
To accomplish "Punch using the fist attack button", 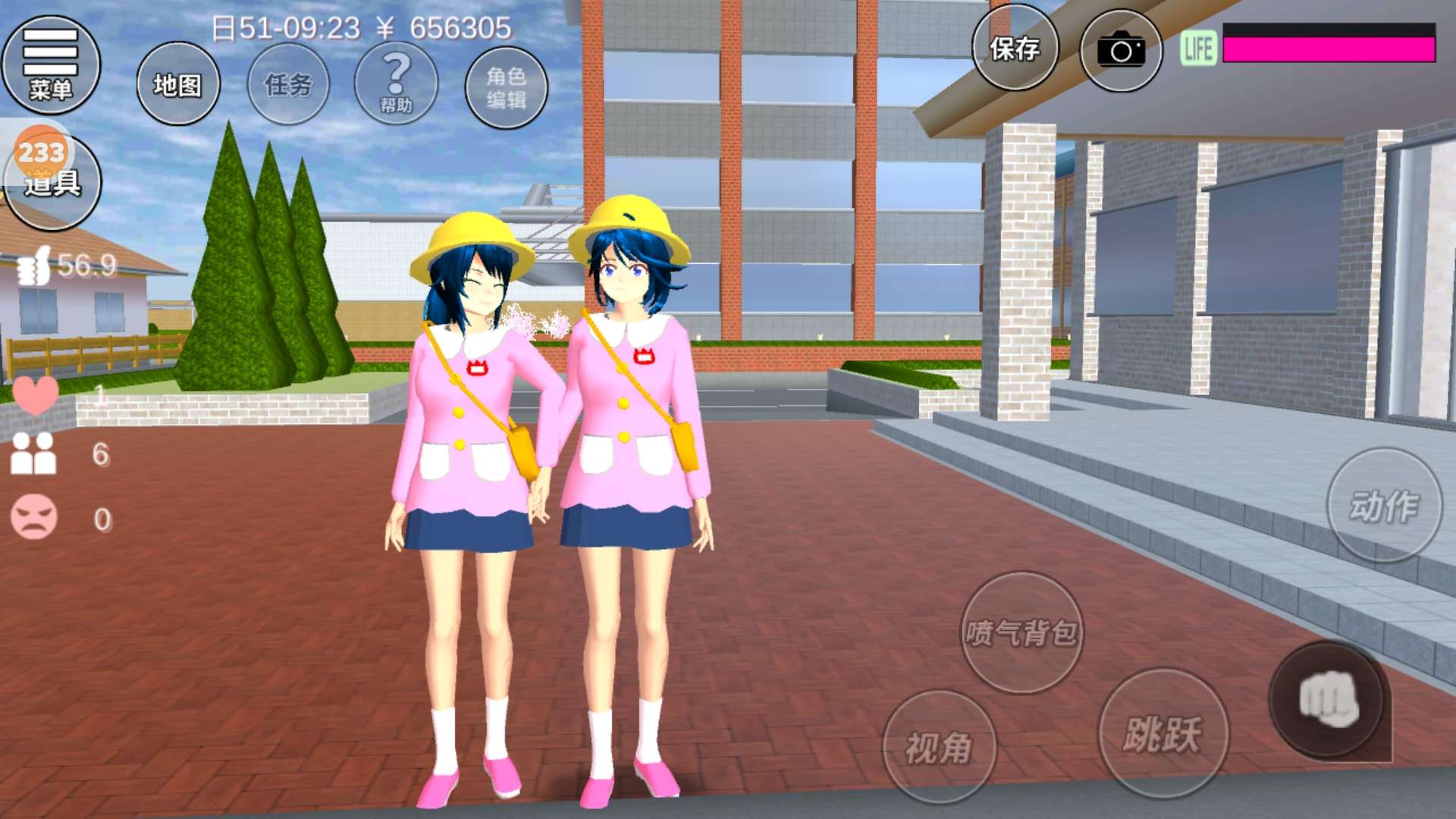I will pyautogui.click(x=1327, y=701).
